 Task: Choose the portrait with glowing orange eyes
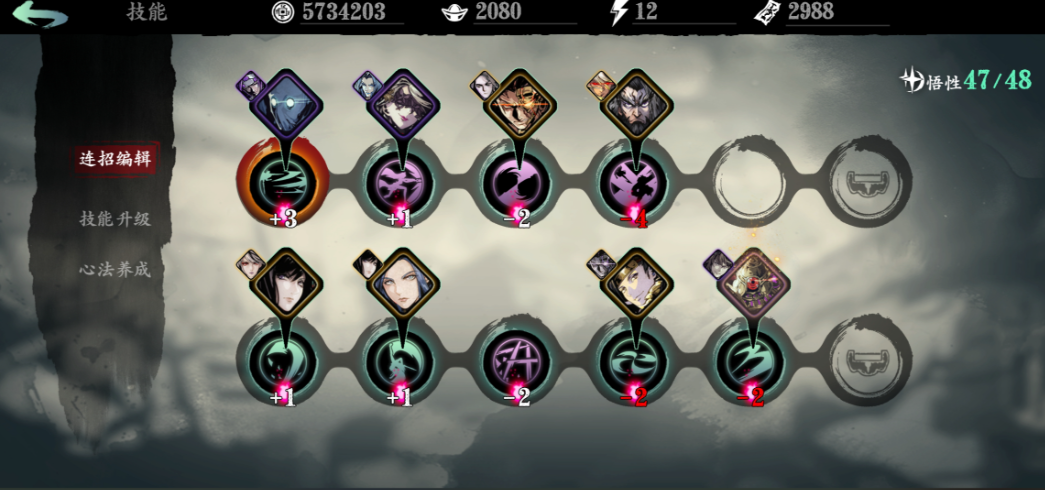(520, 106)
